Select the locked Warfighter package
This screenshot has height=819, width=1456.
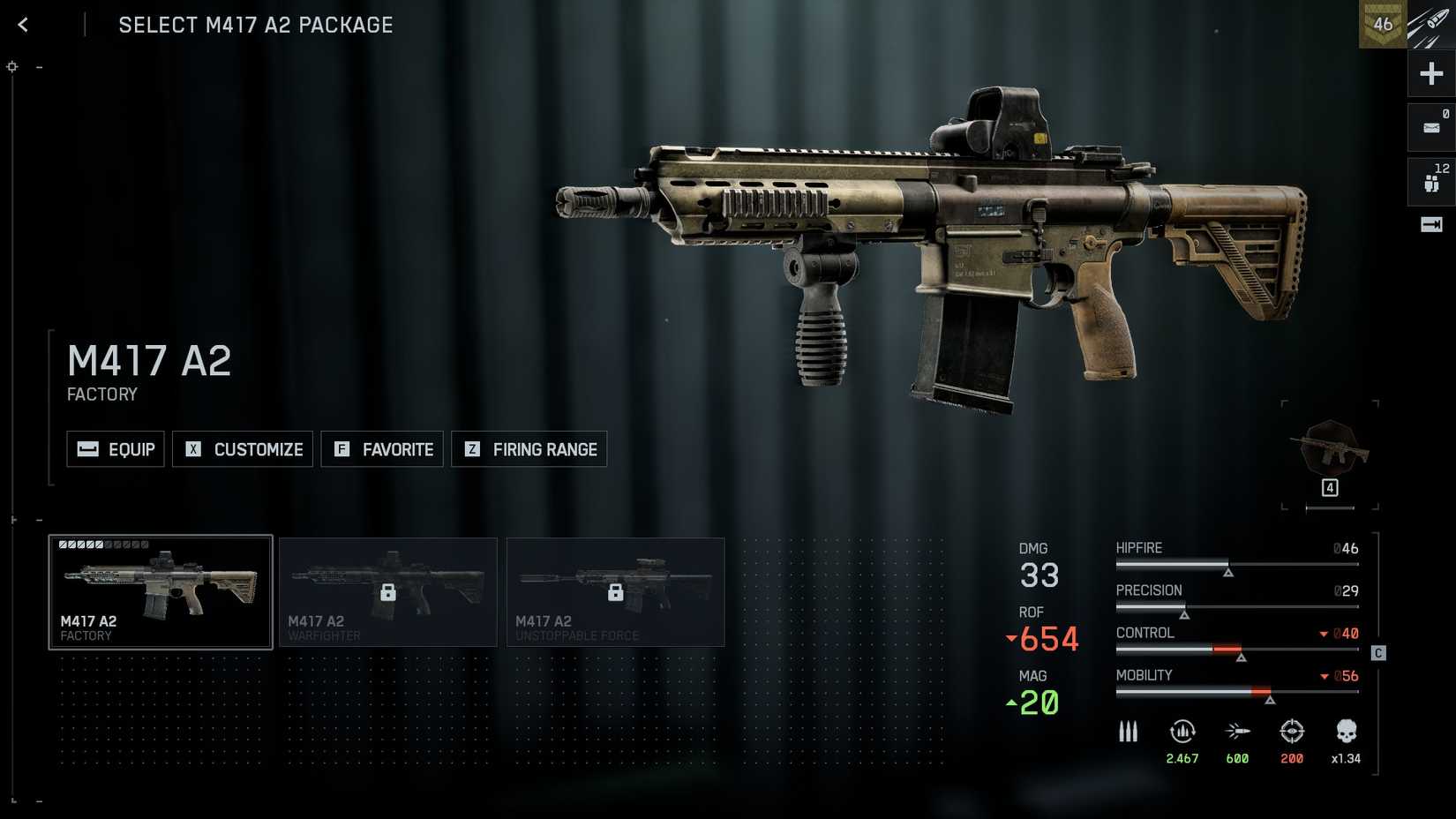tap(388, 591)
